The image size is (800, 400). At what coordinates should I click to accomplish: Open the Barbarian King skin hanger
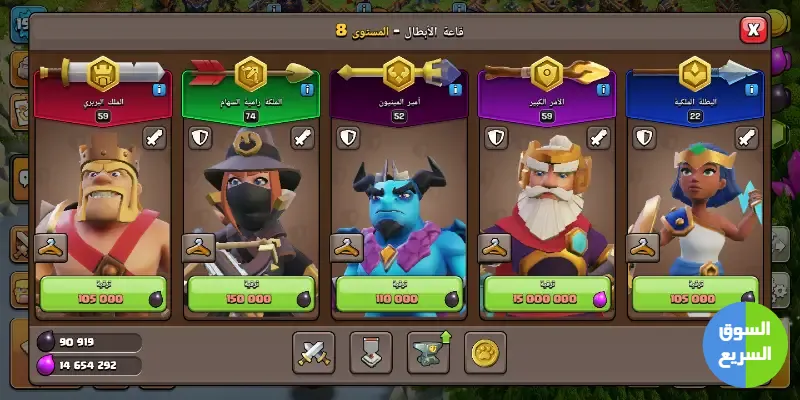50,246
